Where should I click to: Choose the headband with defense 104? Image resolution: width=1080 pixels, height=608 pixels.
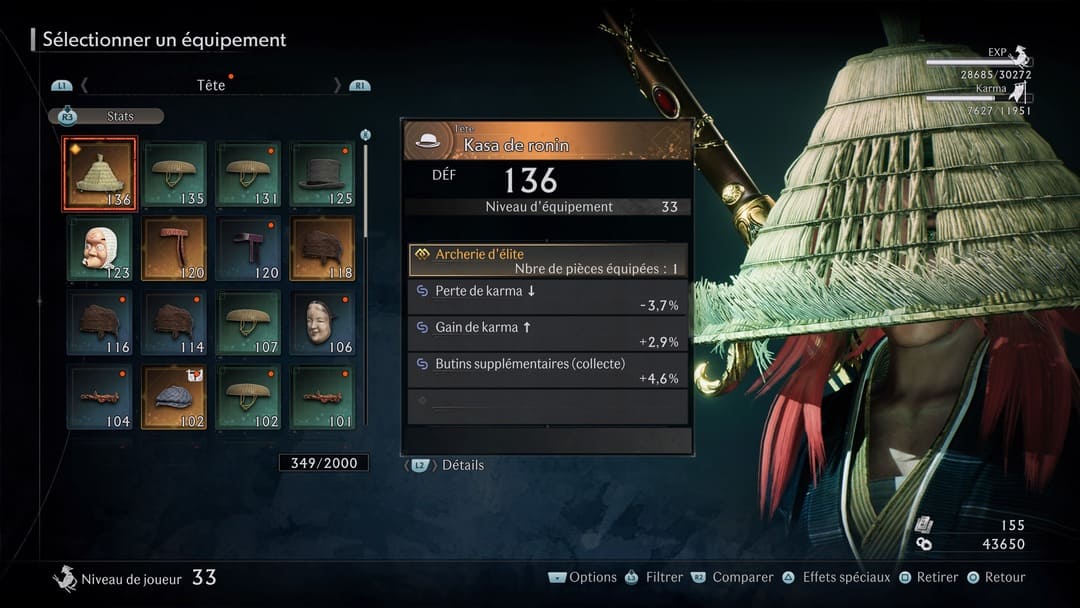coord(100,396)
